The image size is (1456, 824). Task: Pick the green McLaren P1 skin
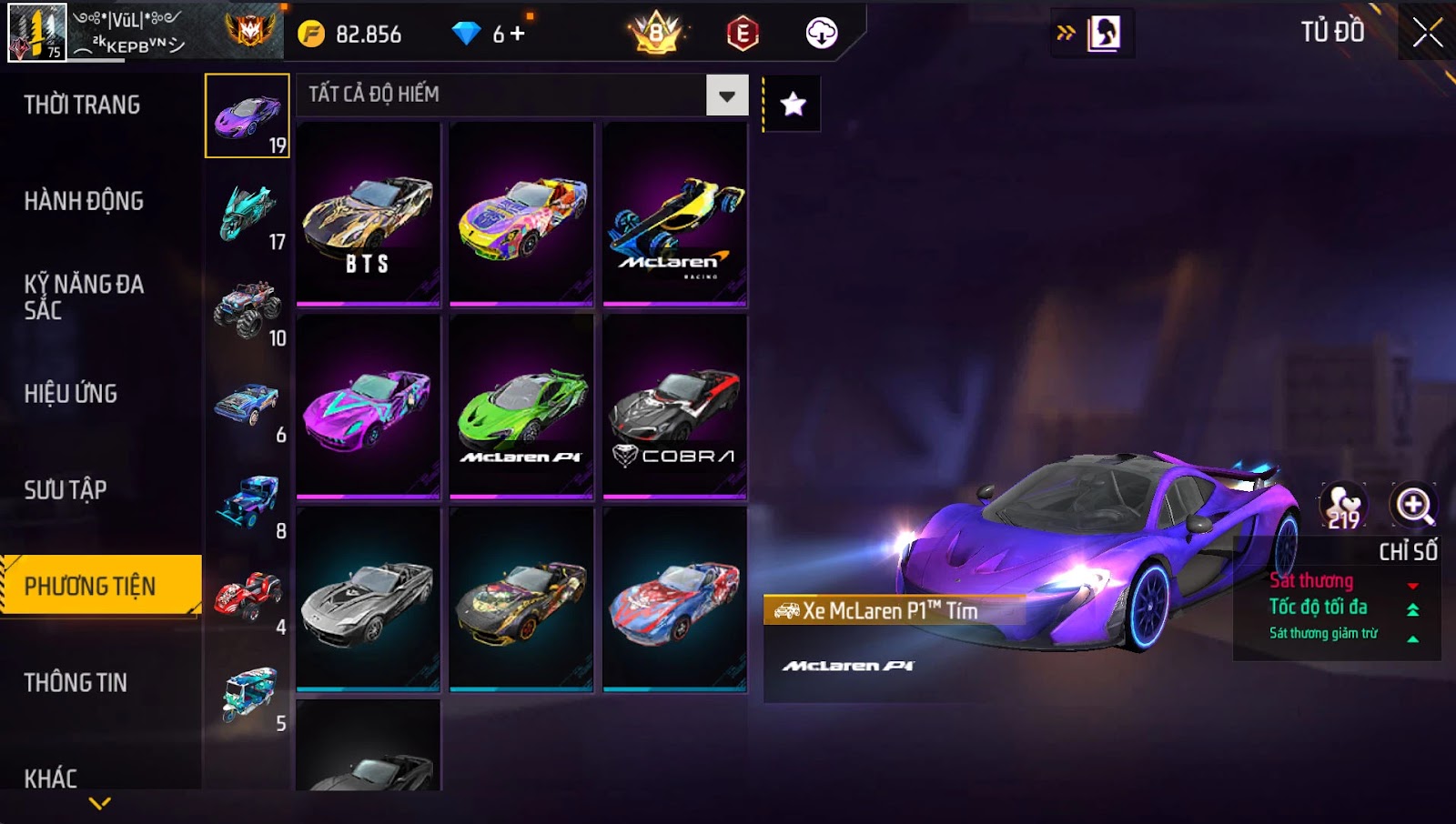click(521, 407)
